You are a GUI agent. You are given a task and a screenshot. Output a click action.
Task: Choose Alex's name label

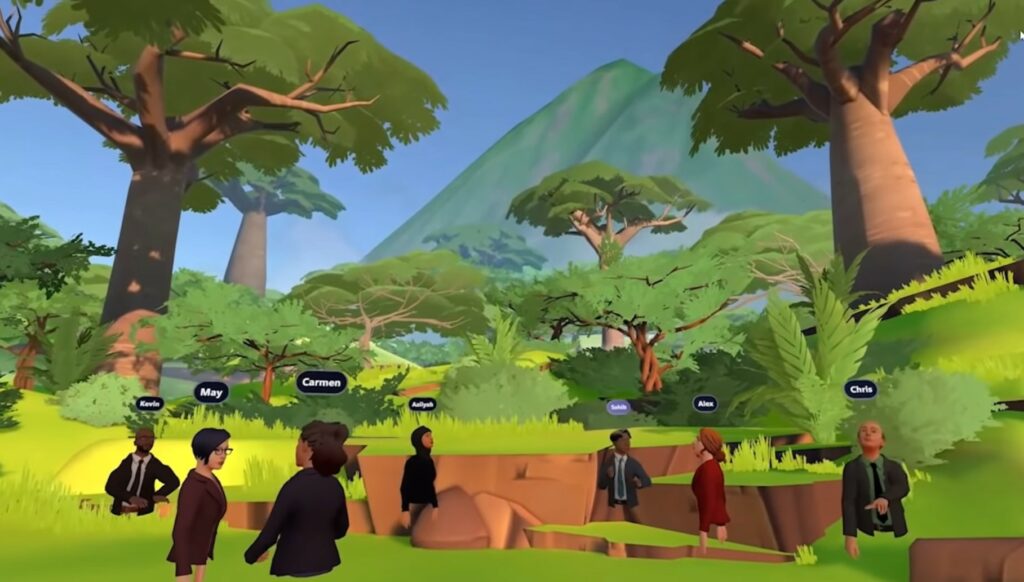(705, 403)
